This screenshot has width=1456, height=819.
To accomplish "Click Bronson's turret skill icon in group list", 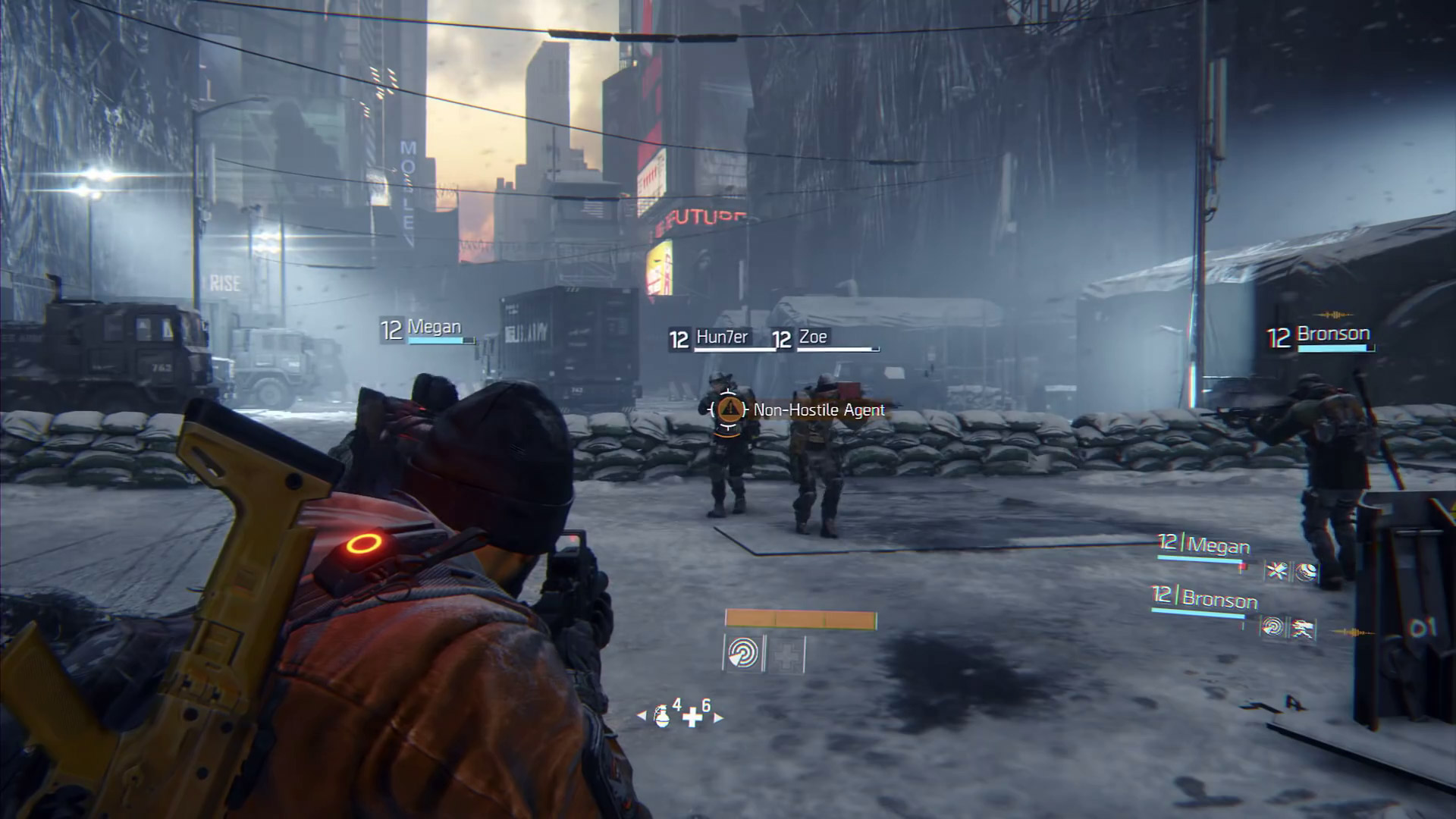I will coord(1303,629).
